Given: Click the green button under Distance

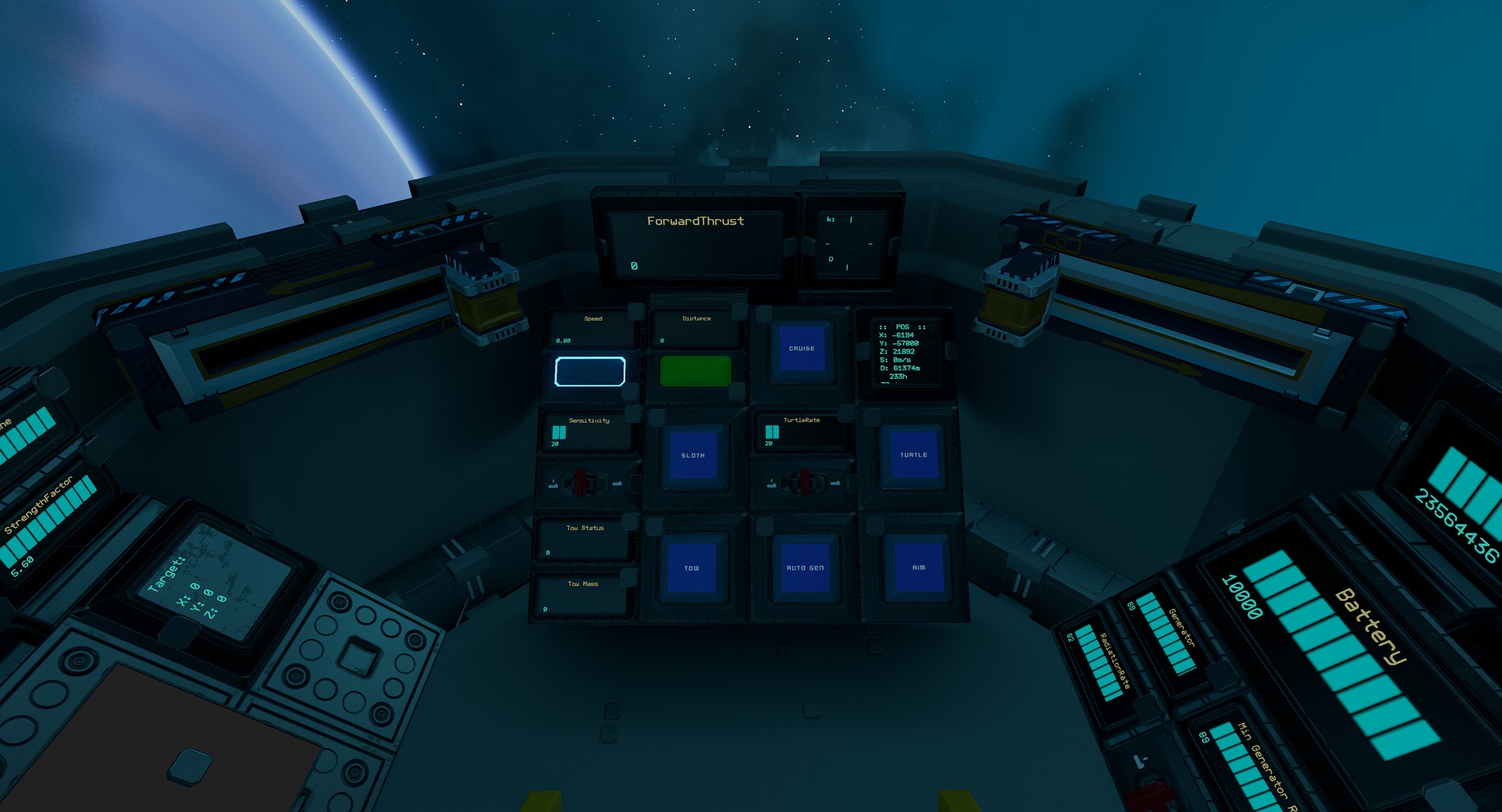Looking at the screenshot, I should (x=696, y=371).
